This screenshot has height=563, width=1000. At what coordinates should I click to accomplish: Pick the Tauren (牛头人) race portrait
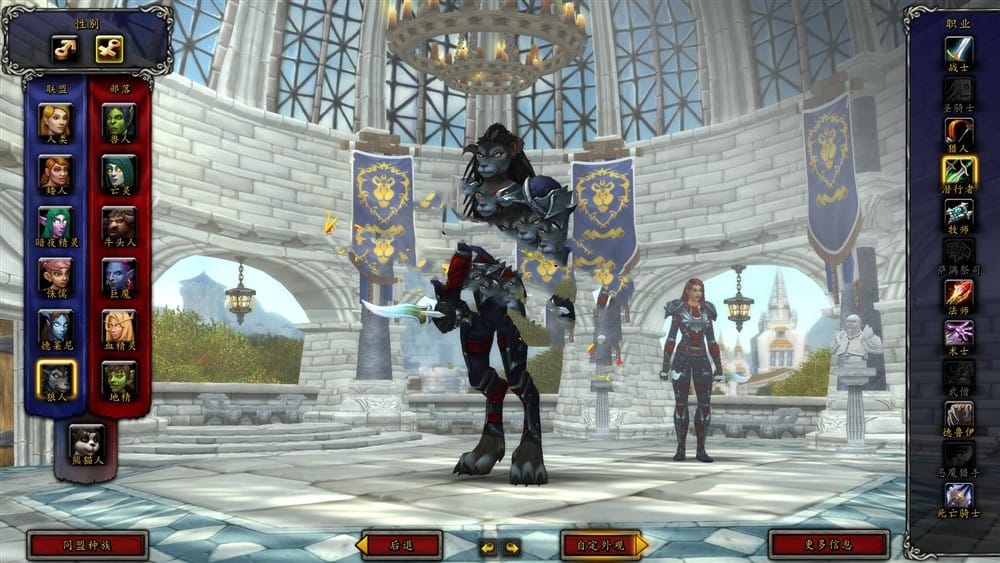[x=119, y=224]
